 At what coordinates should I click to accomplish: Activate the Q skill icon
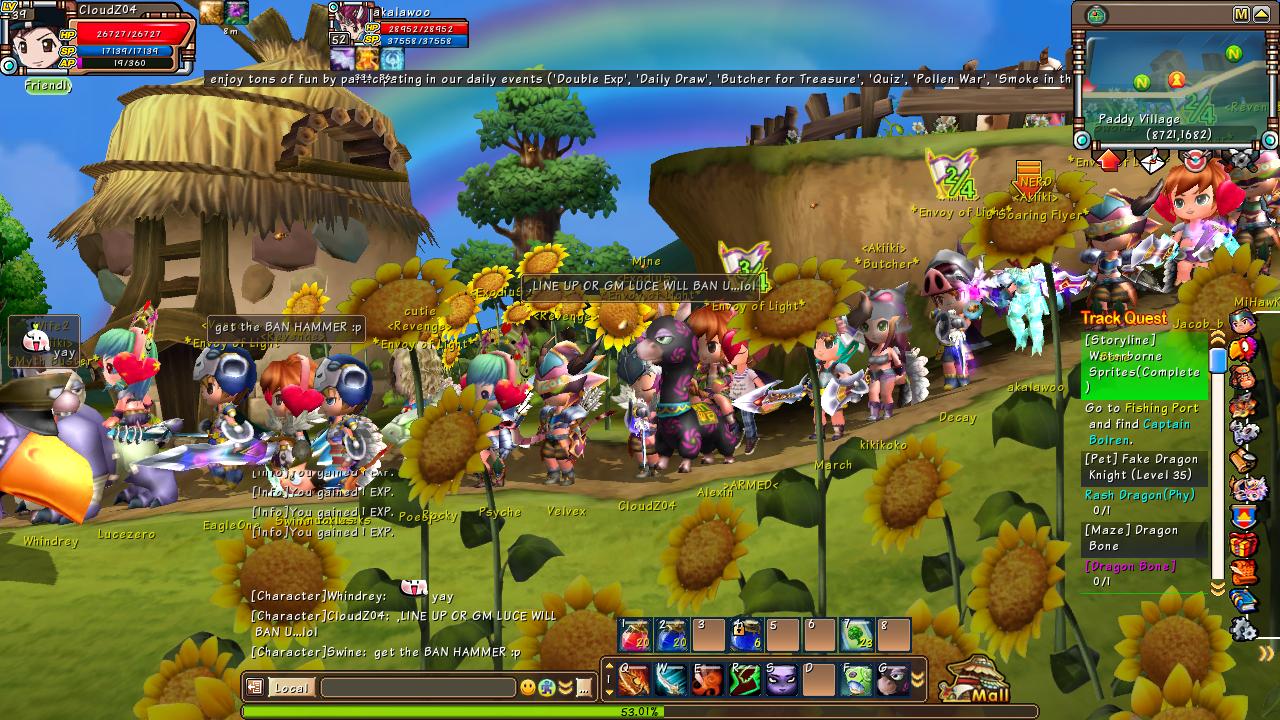(x=633, y=680)
